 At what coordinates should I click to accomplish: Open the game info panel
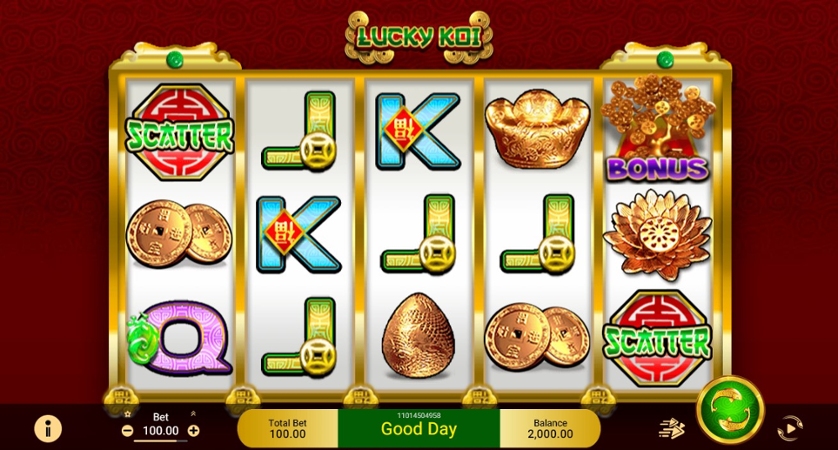click(47, 428)
